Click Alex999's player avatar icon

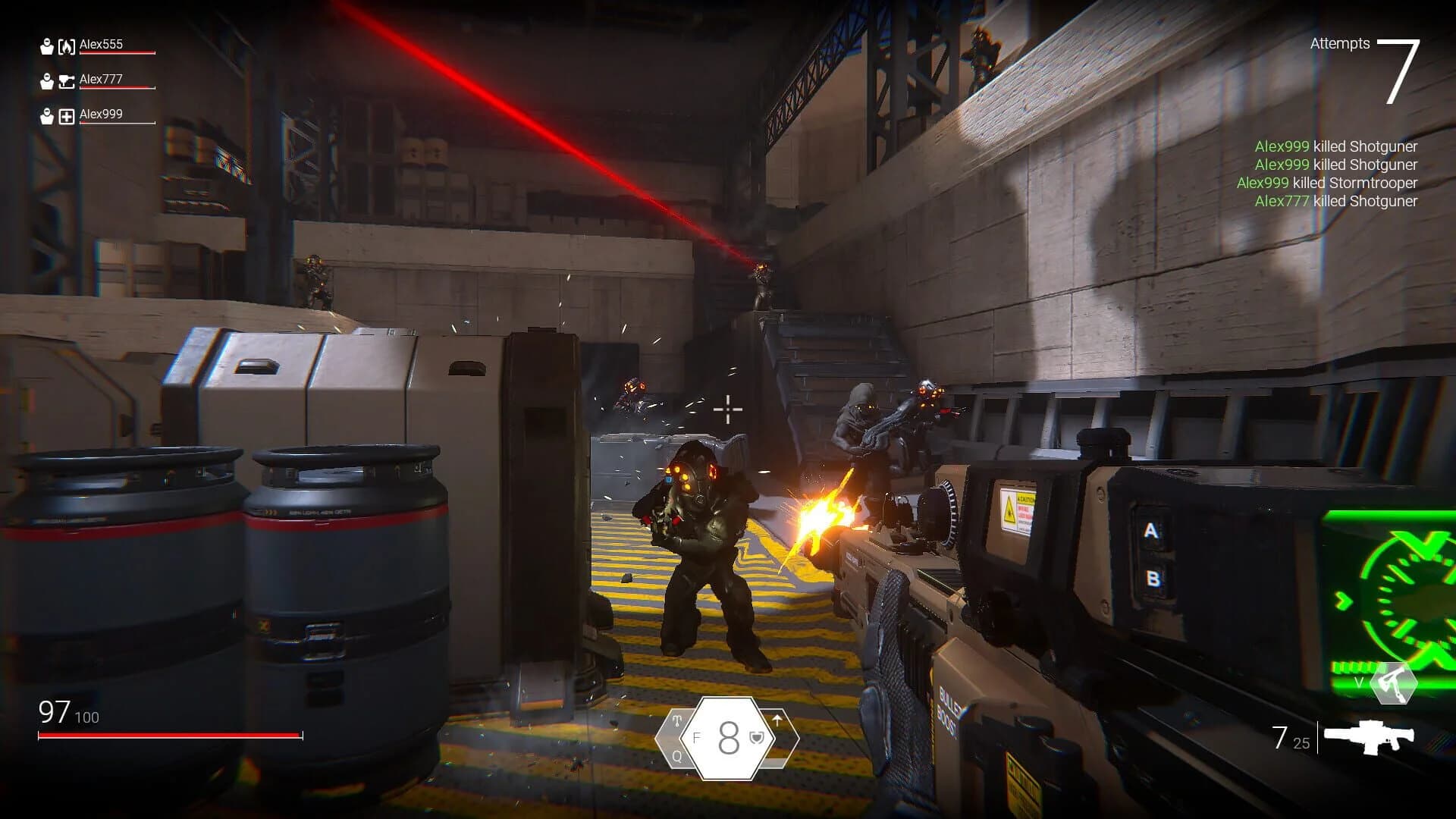pyautogui.click(x=47, y=117)
